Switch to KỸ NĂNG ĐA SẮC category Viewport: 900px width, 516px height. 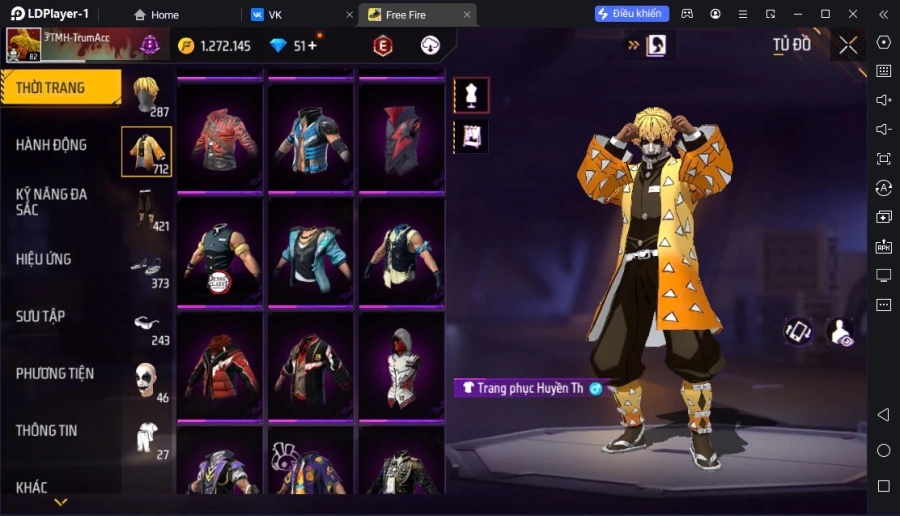click(x=52, y=201)
